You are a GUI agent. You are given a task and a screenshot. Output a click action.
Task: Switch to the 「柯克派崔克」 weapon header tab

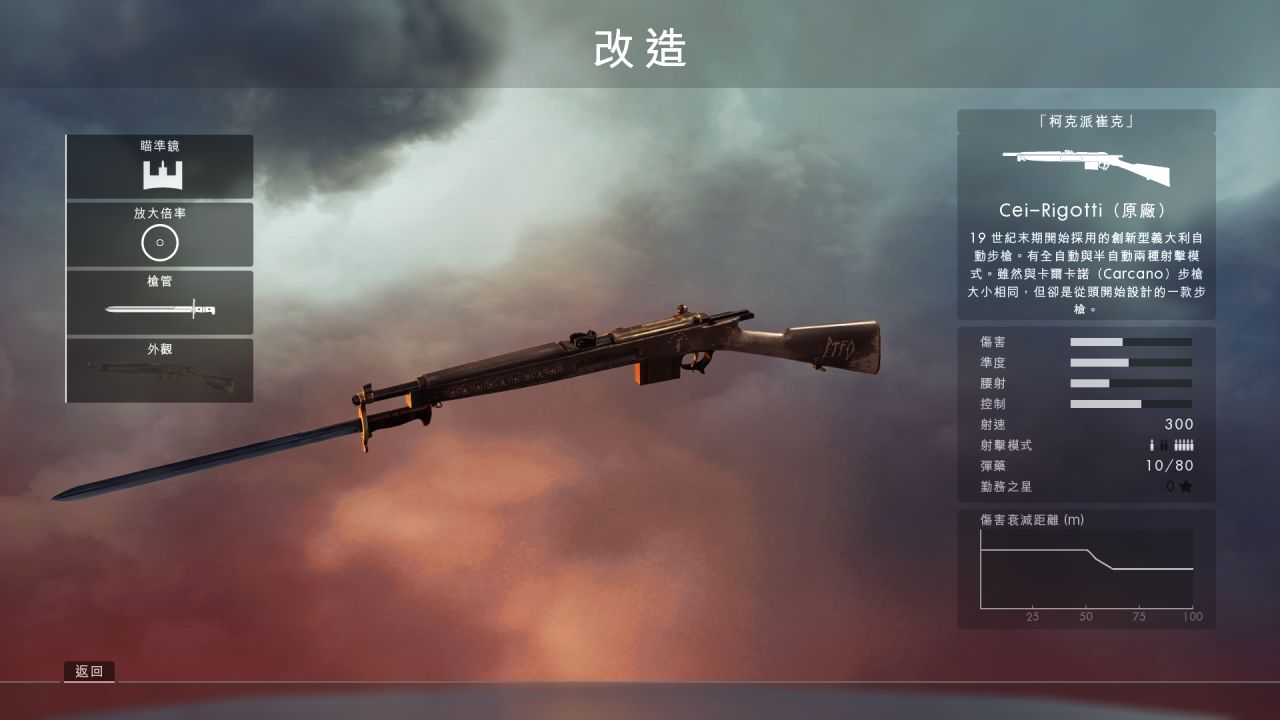tap(1086, 120)
